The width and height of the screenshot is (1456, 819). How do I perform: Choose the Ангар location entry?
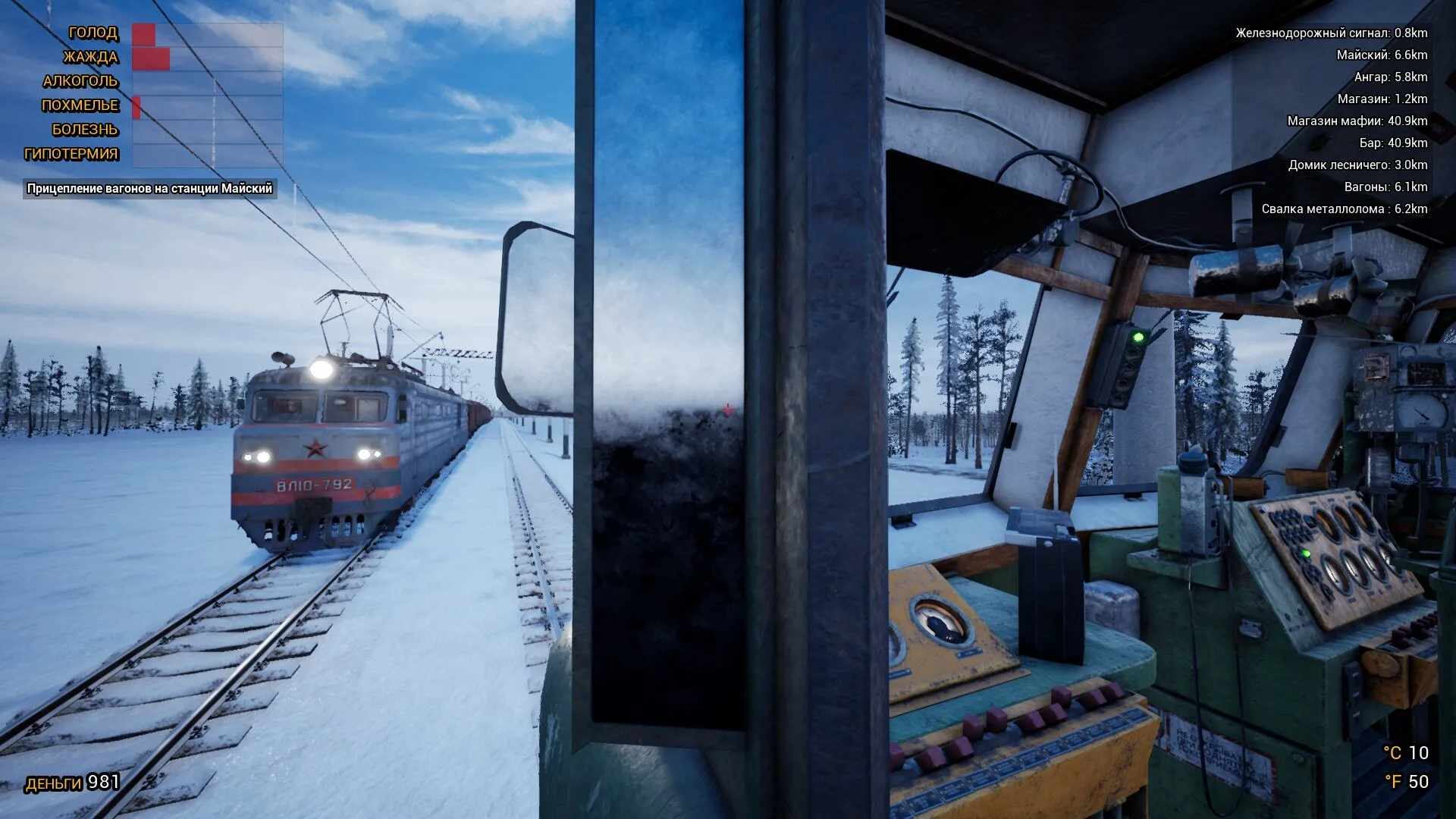tap(1390, 77)
